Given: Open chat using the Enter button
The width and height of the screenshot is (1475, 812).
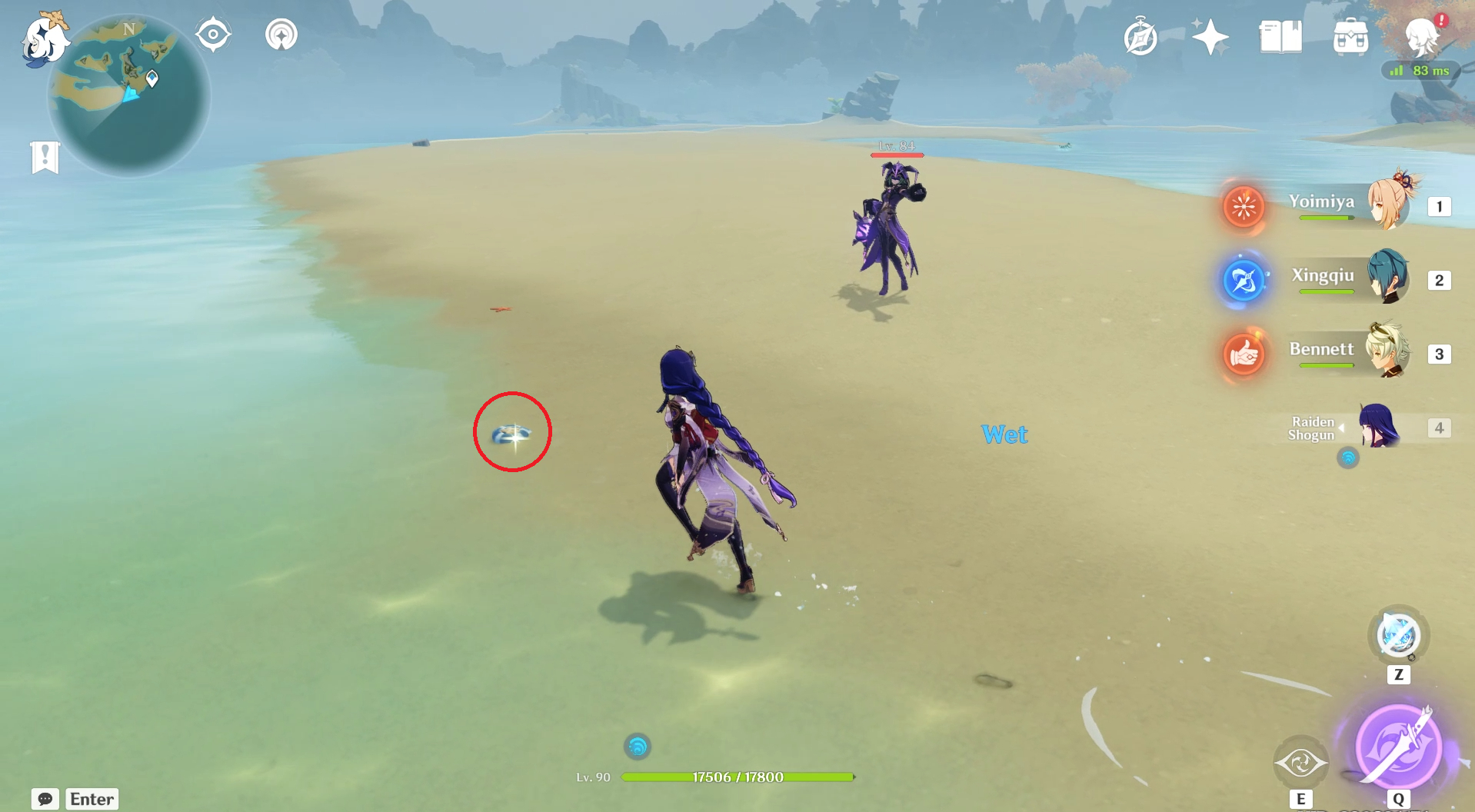Looking at the screenshot, I should point(92,799).
